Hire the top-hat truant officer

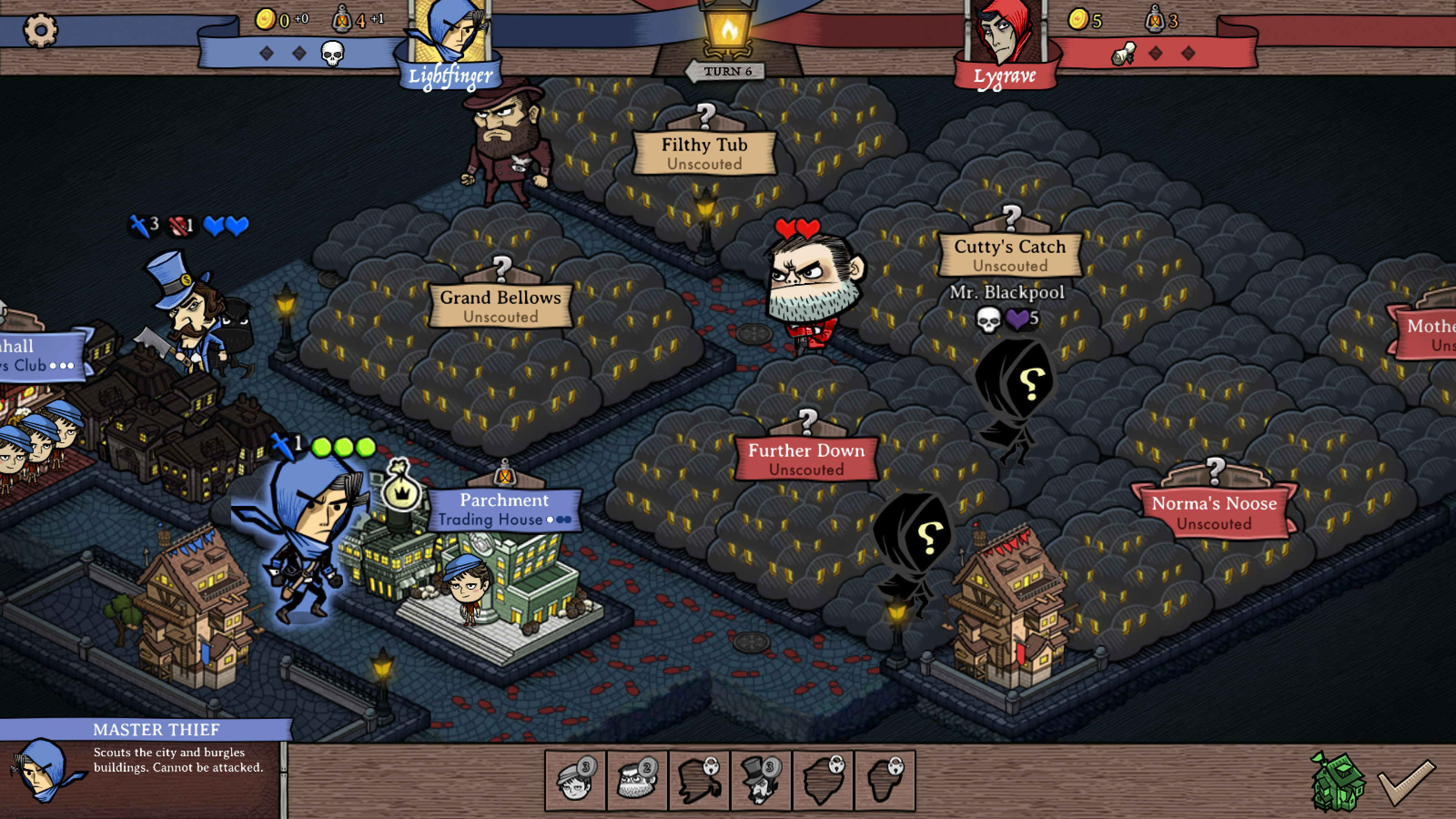point(761,781)
